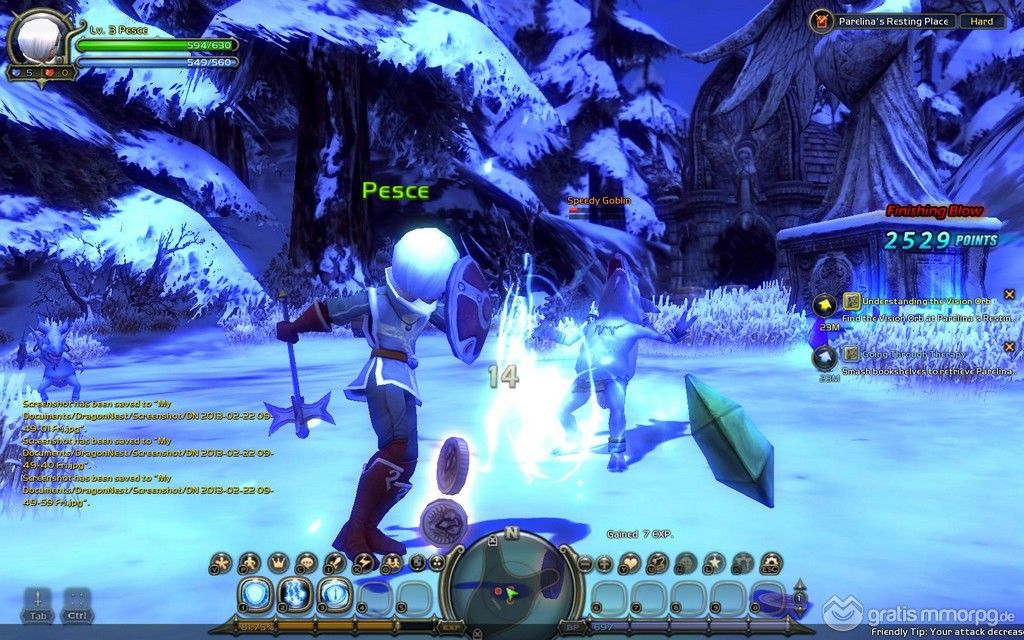Open the crown menu icon

pos(277,564)
